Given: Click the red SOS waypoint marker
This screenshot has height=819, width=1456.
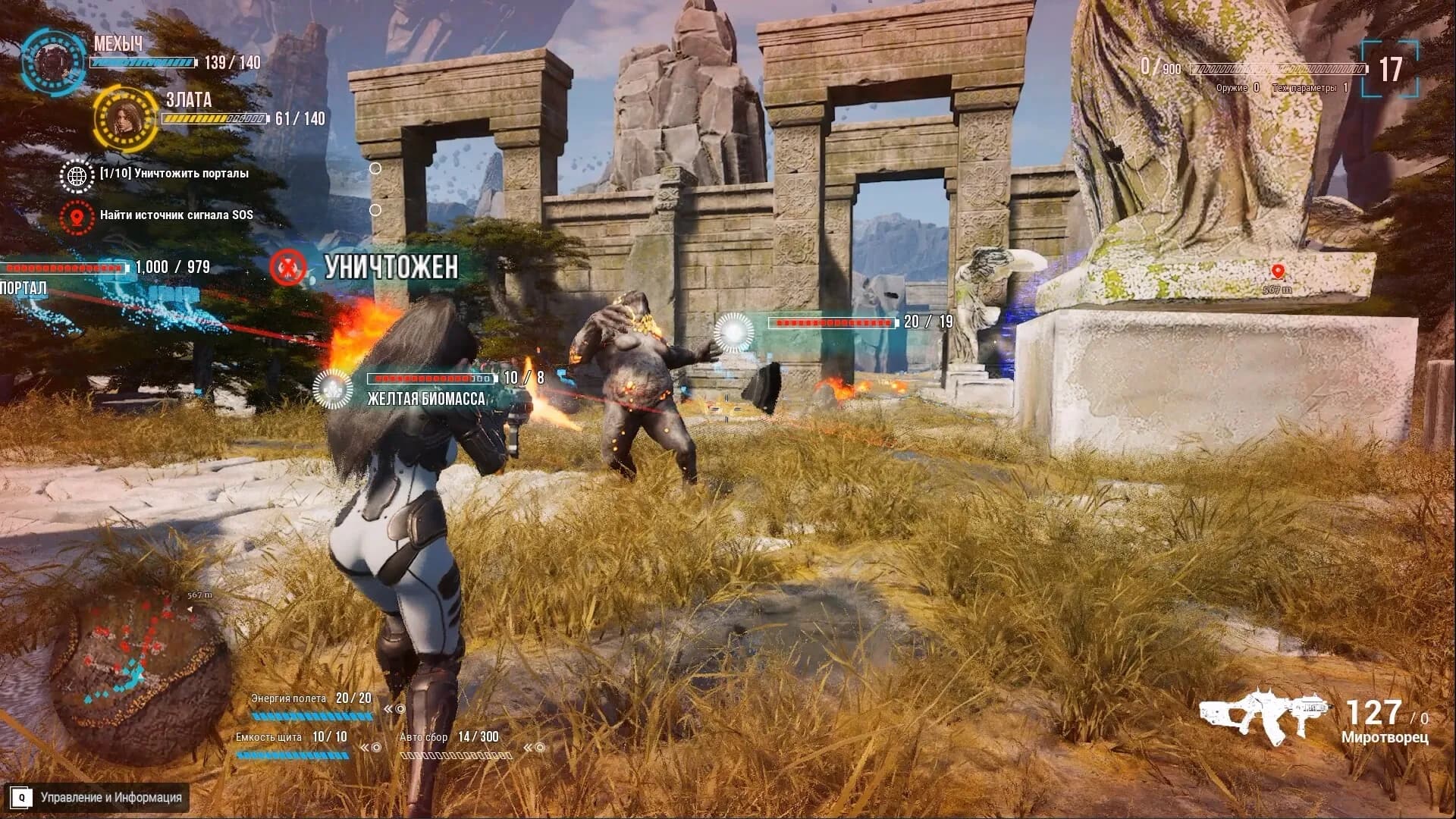Looking at the screenshot, I should (x=1278, y=271).
